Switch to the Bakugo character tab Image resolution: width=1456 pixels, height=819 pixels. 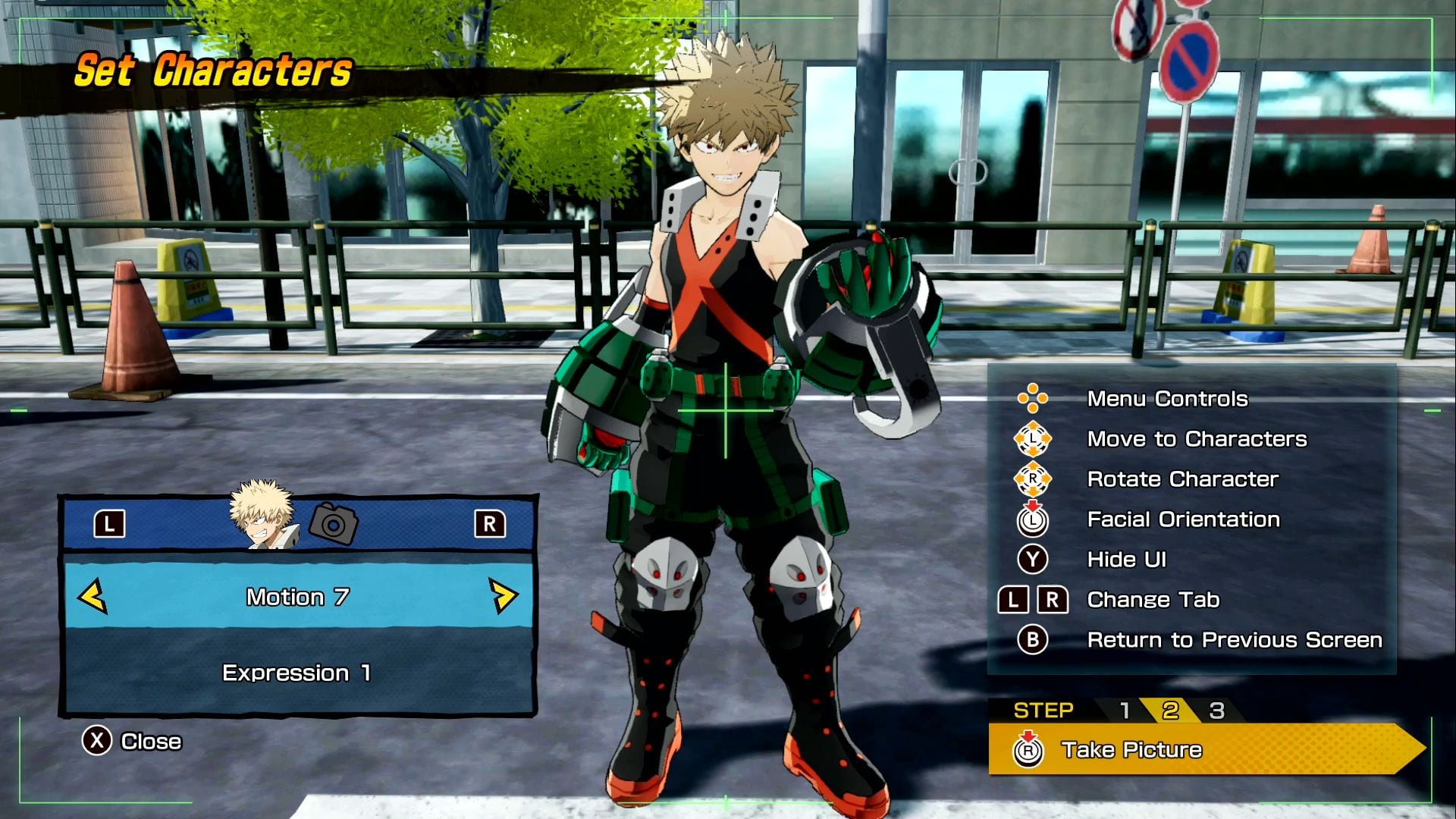tap(262, 516)
